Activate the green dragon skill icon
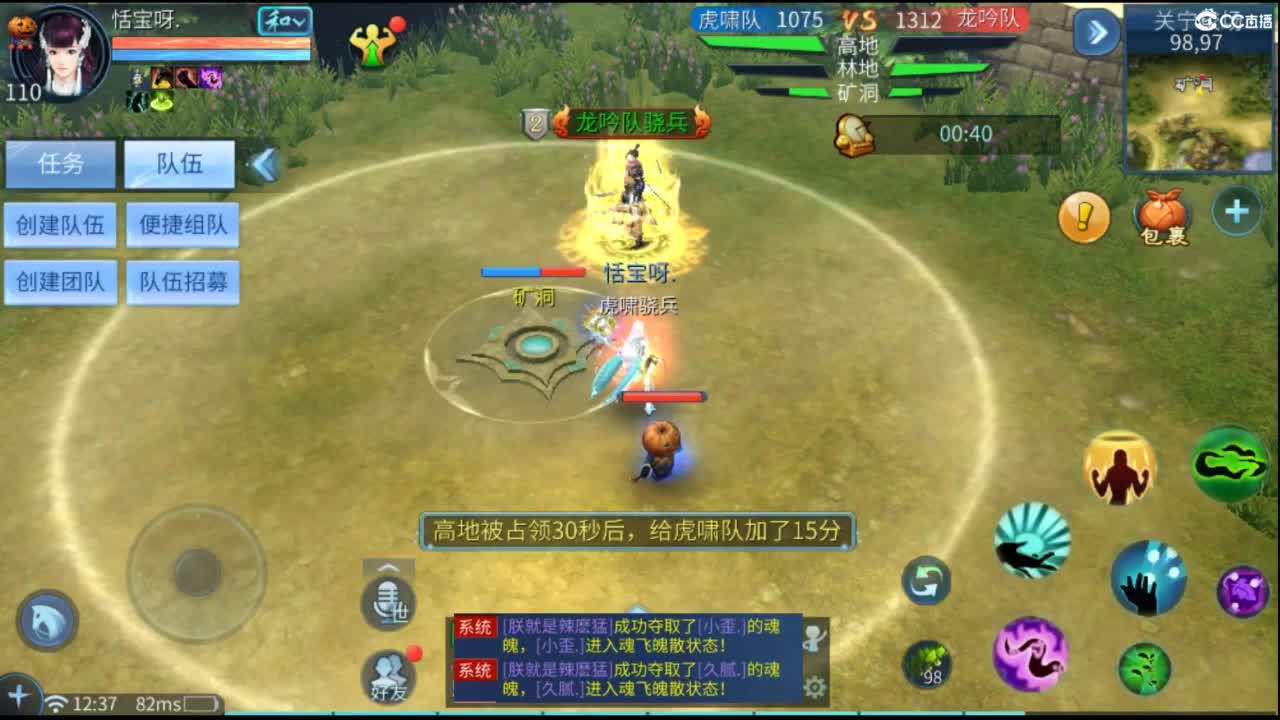The width and height of the screenshot is (1280, 720). (x=1230, y=463)
